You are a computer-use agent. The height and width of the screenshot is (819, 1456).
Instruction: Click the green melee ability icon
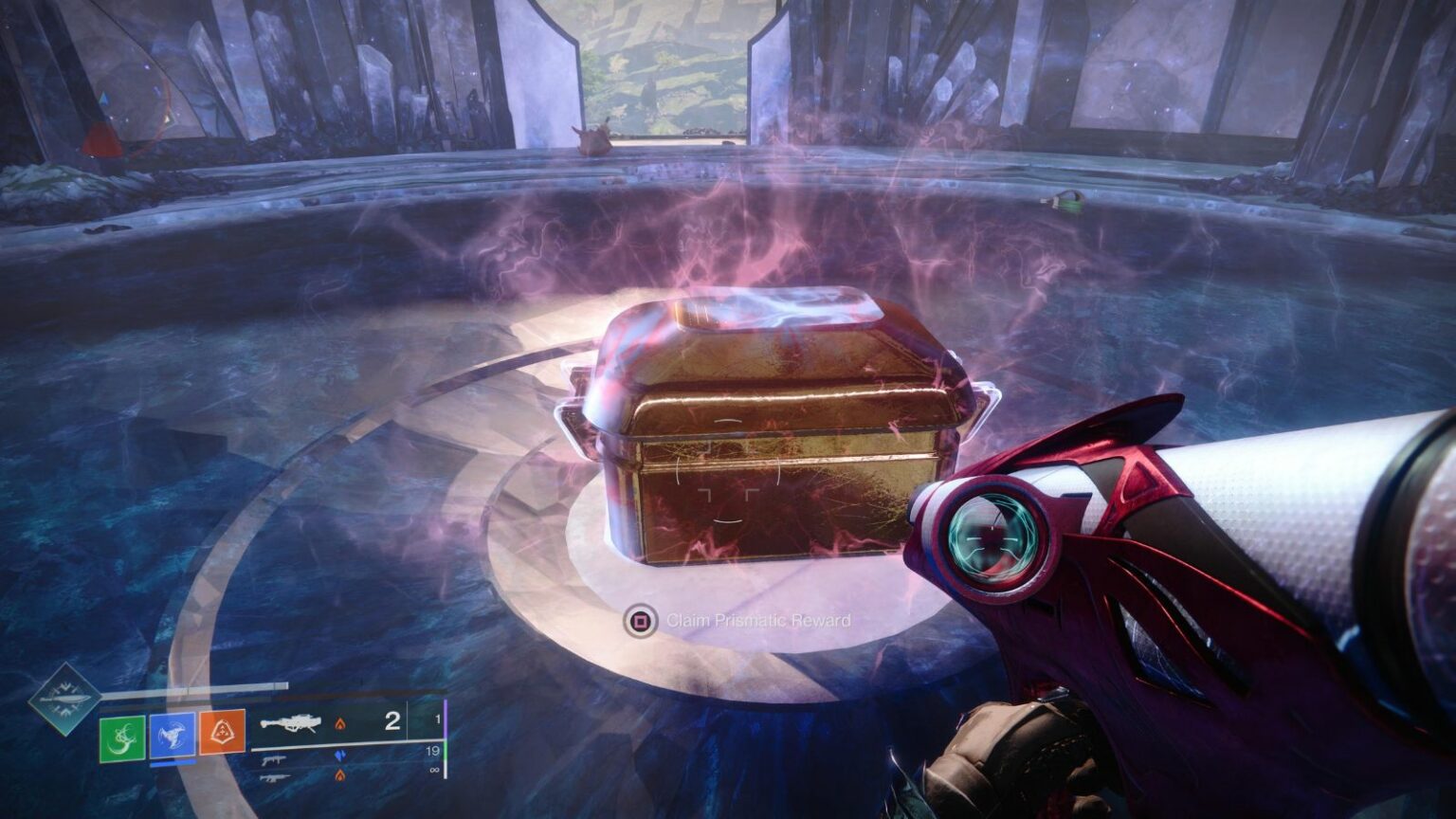pyautogui.click(x=121, y=737)
